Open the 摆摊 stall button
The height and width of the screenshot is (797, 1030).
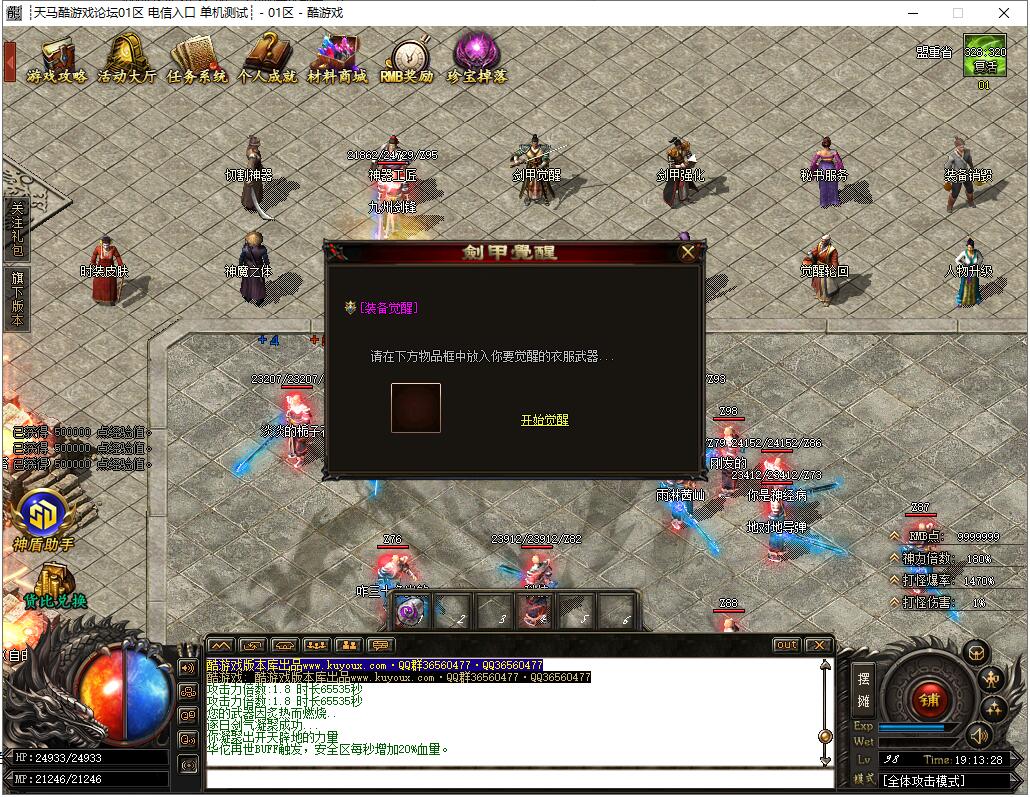(863, 689)
